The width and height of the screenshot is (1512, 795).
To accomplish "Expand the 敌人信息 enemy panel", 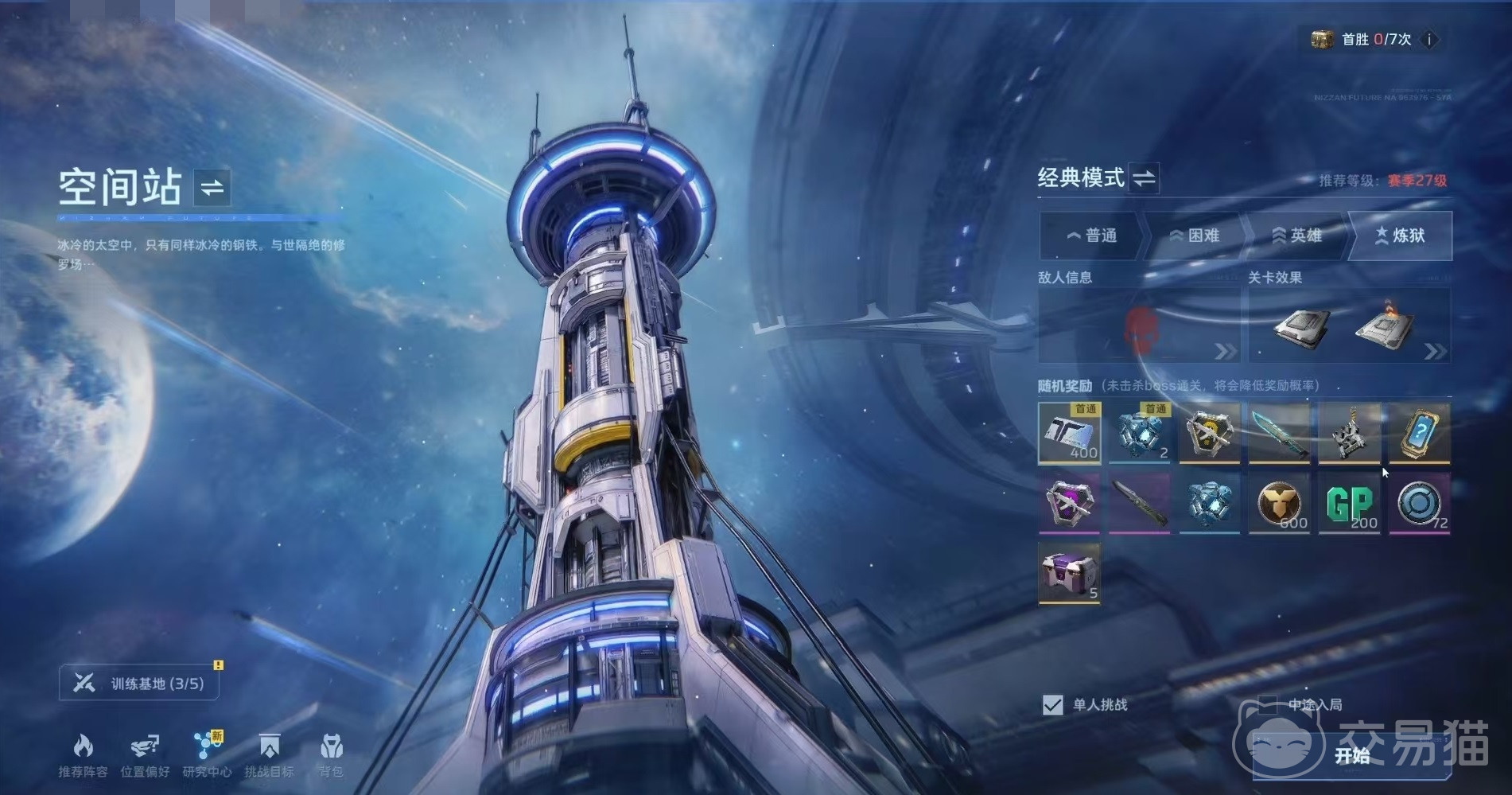I will (x=1225, y=351).
